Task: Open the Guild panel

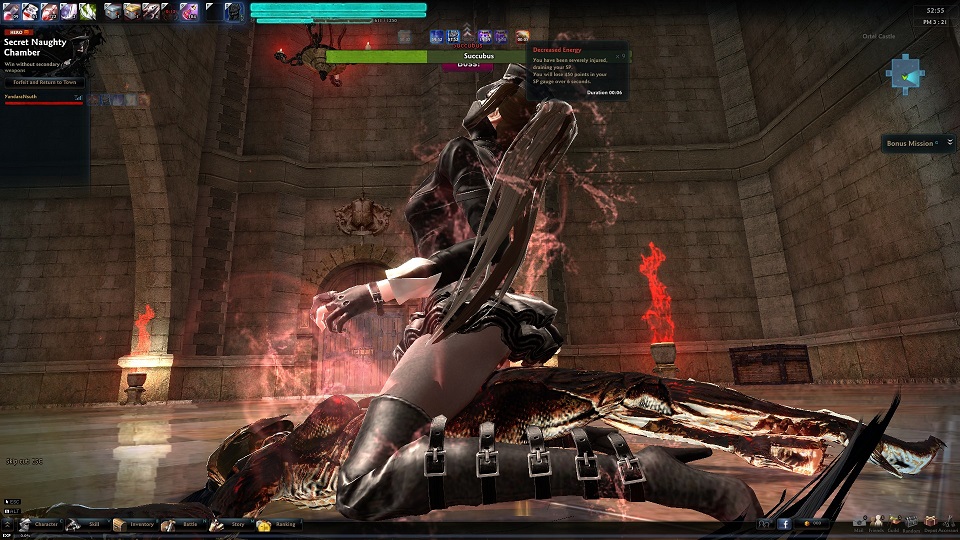Action: pos(894,521)
